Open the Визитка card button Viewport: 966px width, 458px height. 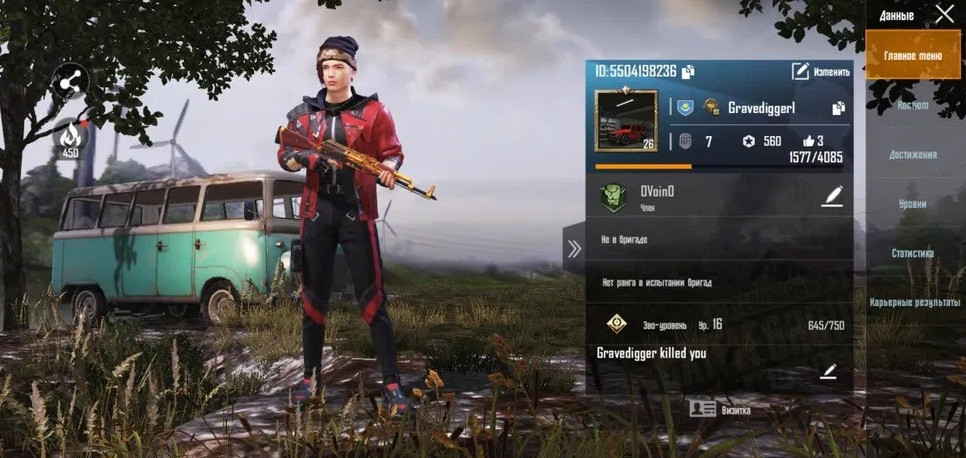(720, 409)
